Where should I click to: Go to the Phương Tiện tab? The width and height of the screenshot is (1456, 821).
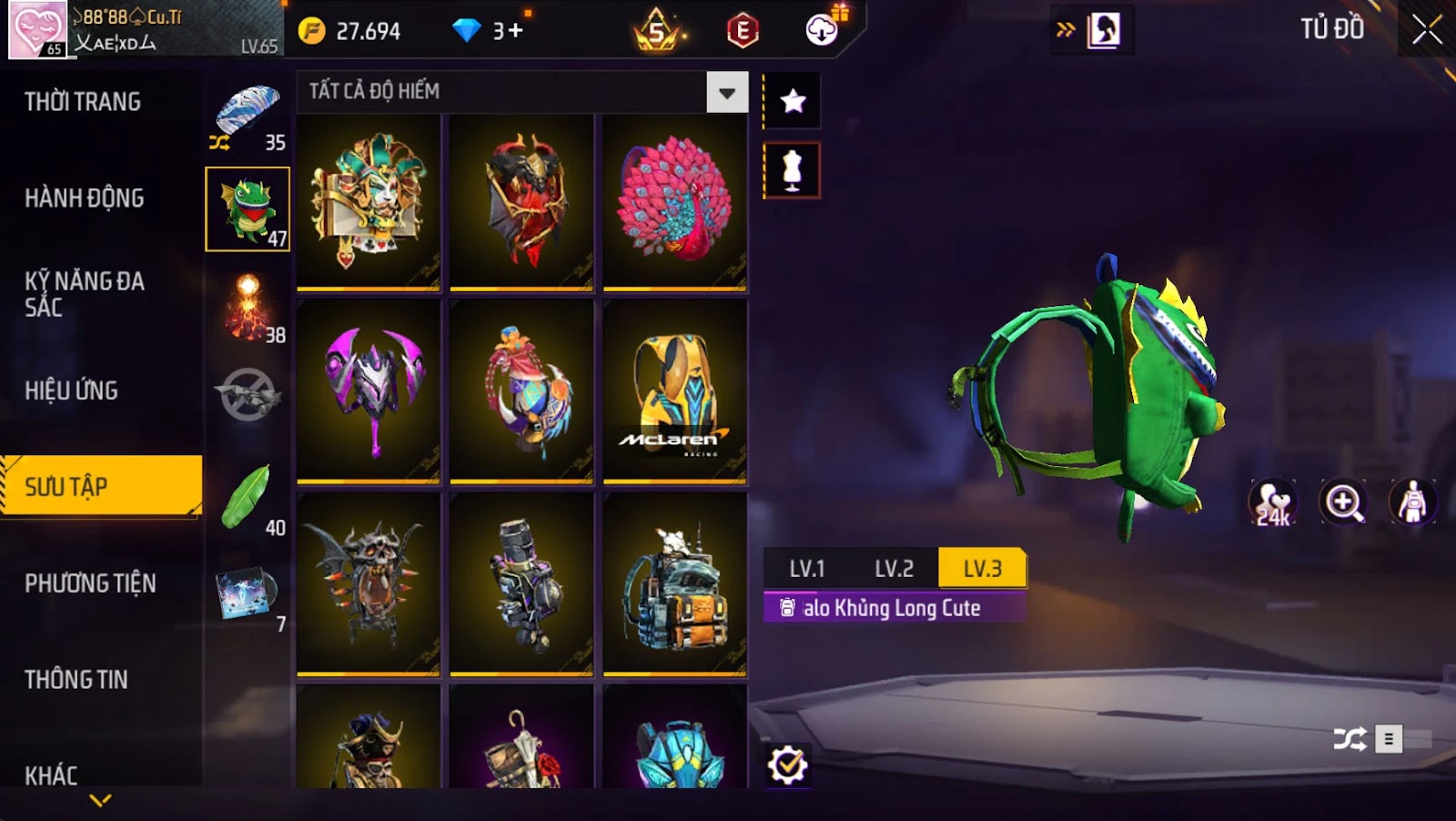tap(90, 583)
